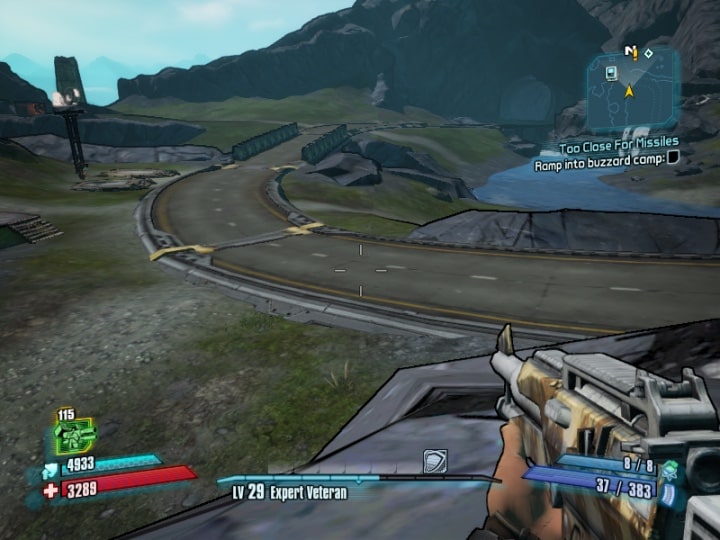Select the Too Close For Missiles quest tracker

pos(619,143)
